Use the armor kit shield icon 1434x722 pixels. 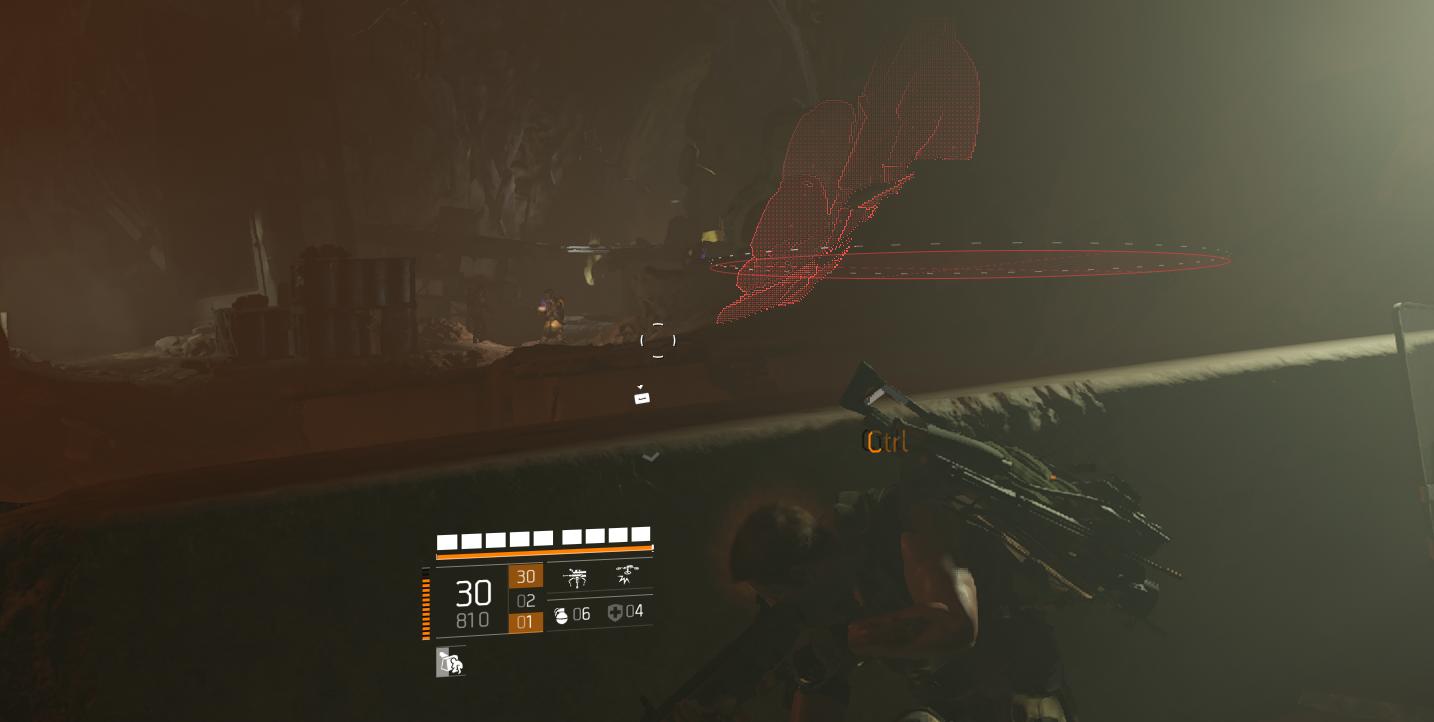click(615, 612)
